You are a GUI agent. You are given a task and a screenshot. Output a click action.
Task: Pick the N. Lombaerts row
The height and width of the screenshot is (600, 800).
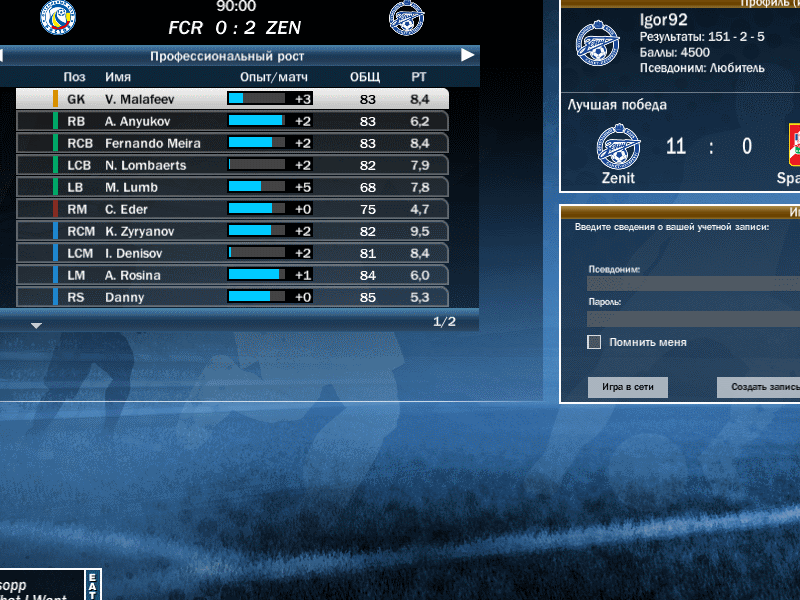pyautogui.click(x=232, y=165)
